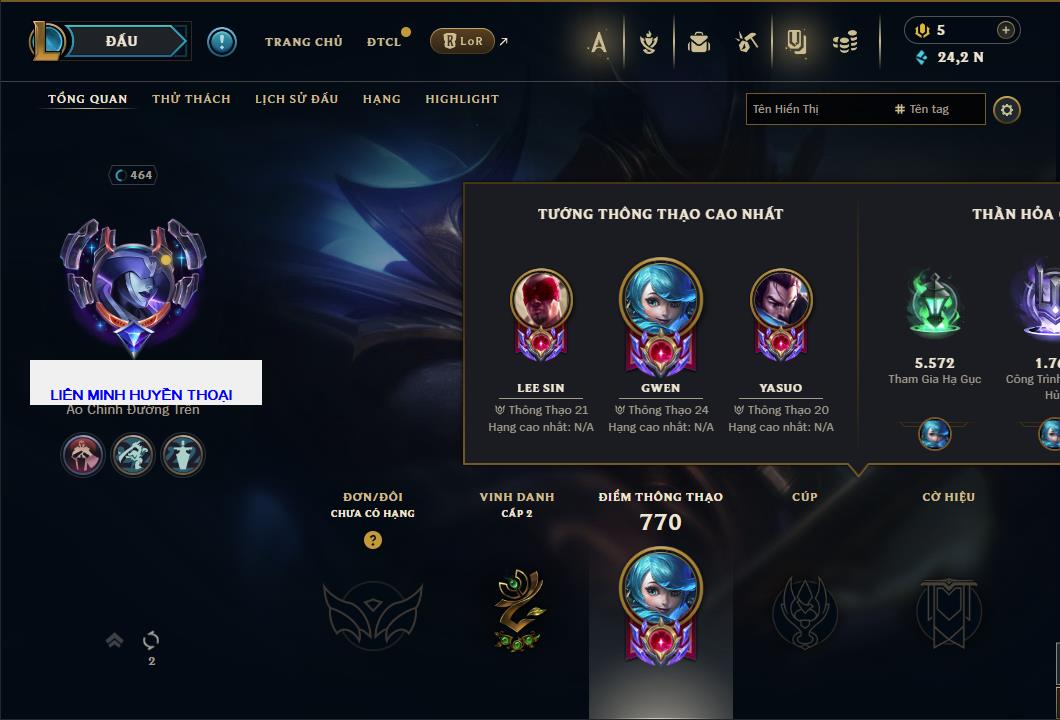
Task: Switch to the THỬ THÁCH tab
Action: (191, 99)
